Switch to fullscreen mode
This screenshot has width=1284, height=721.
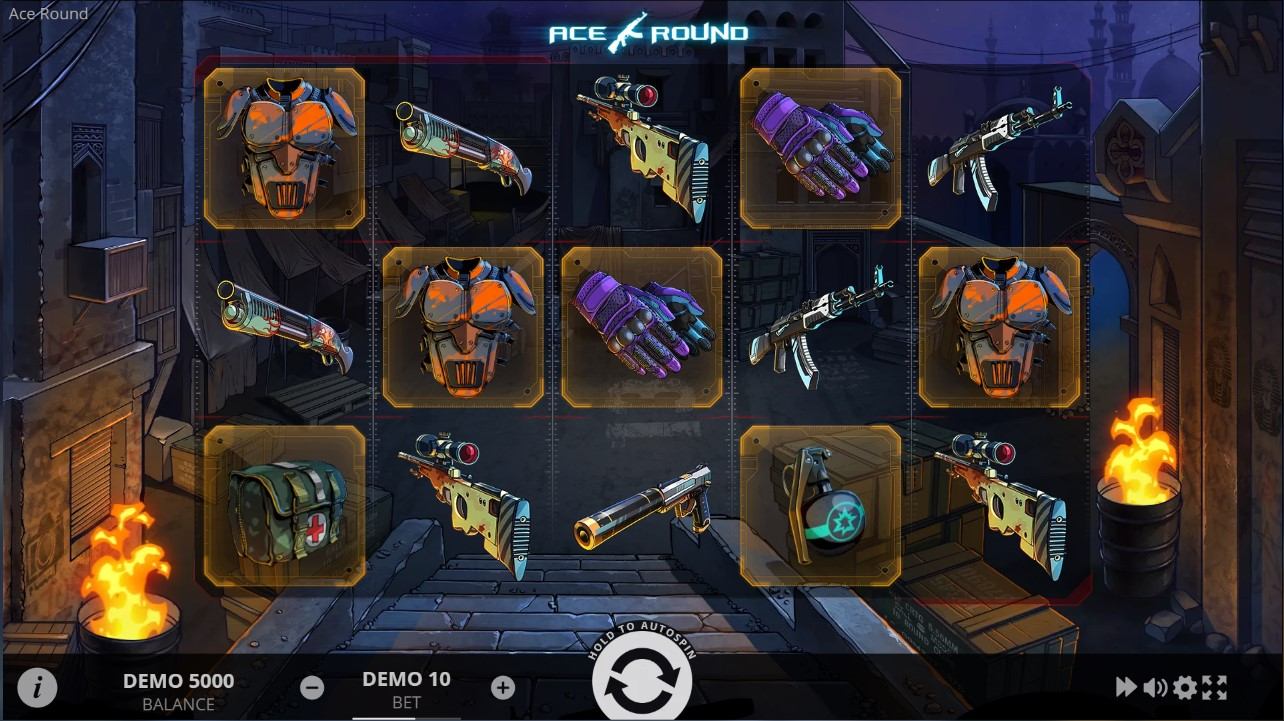point(1214,687)
